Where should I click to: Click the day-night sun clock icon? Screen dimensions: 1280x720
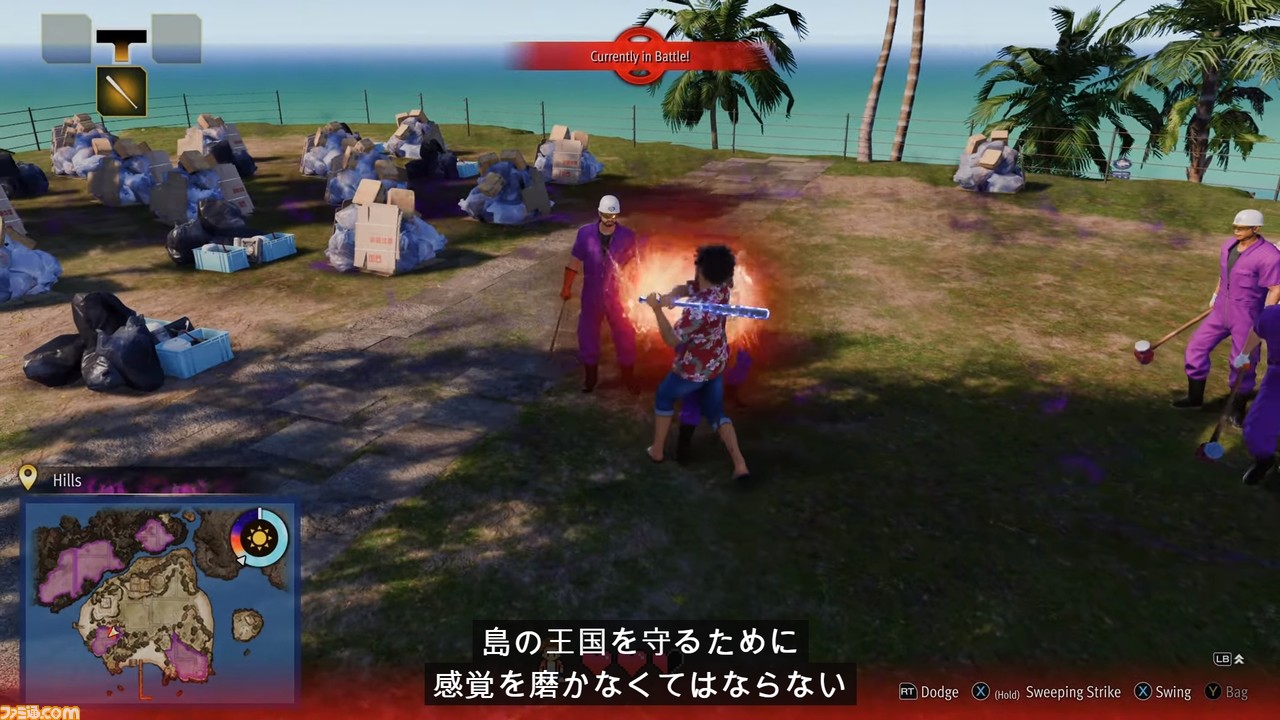[x=260, y=538]
